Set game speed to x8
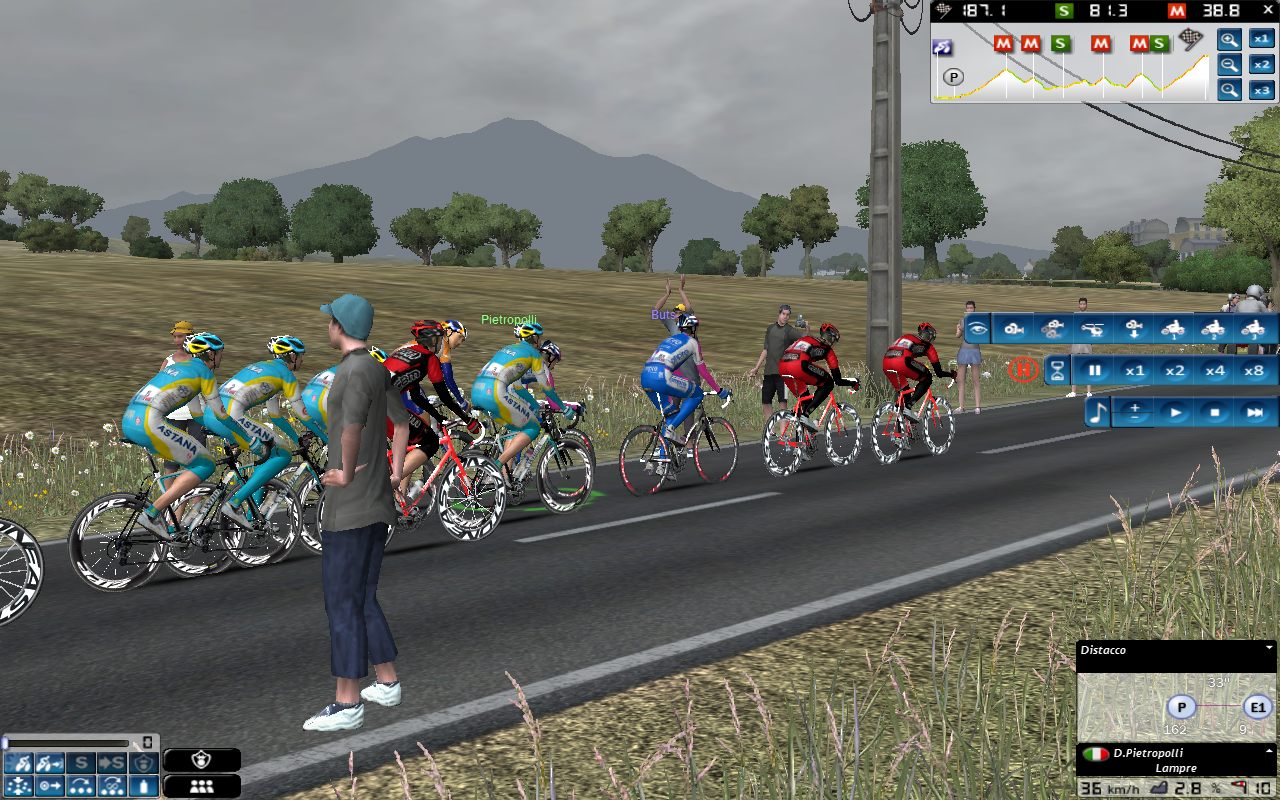The image size is (1280, 800). click(x=1254, y=371)
